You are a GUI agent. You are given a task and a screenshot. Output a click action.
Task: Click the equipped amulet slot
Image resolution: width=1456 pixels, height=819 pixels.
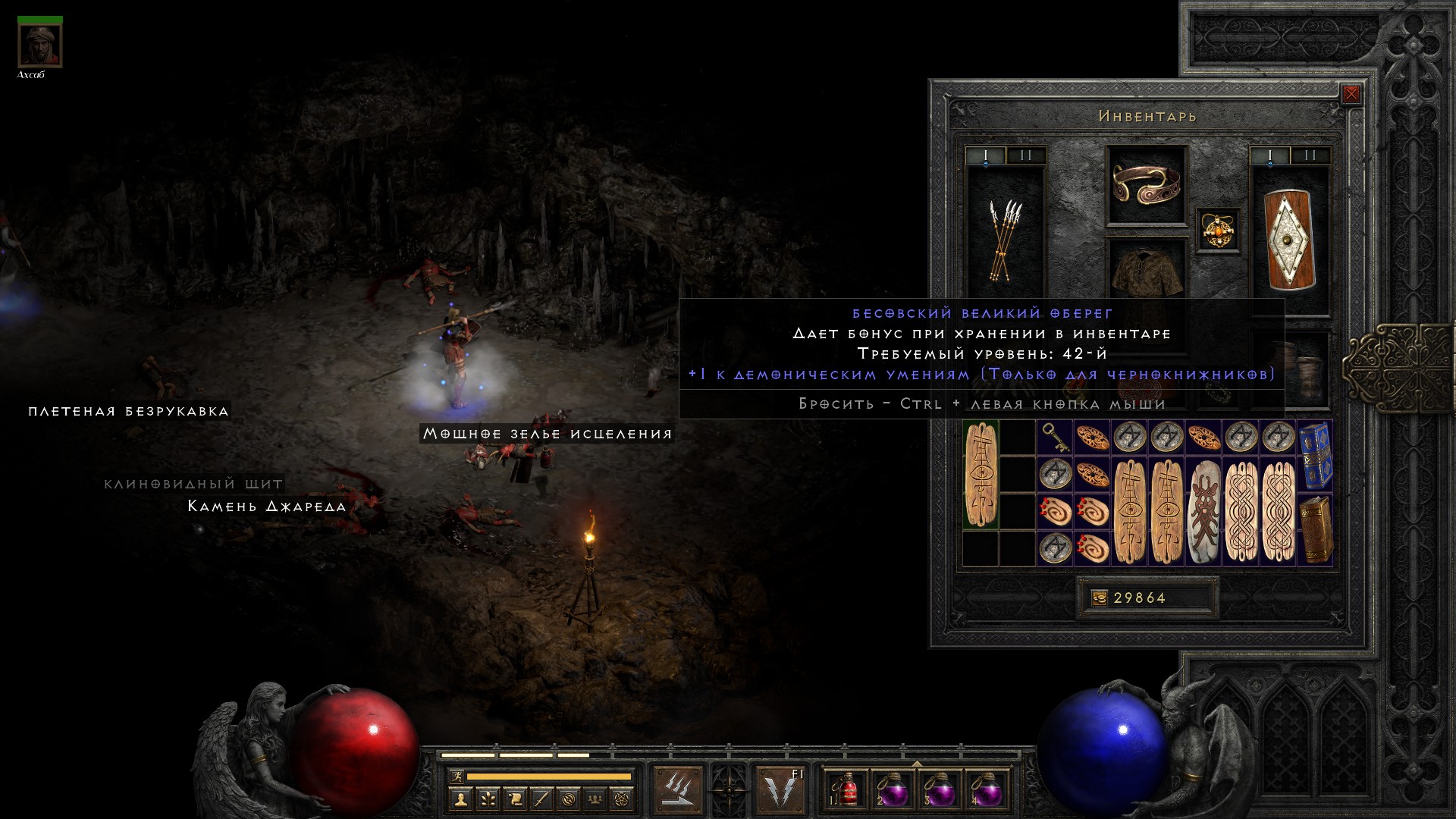(x=1219, y=230)
